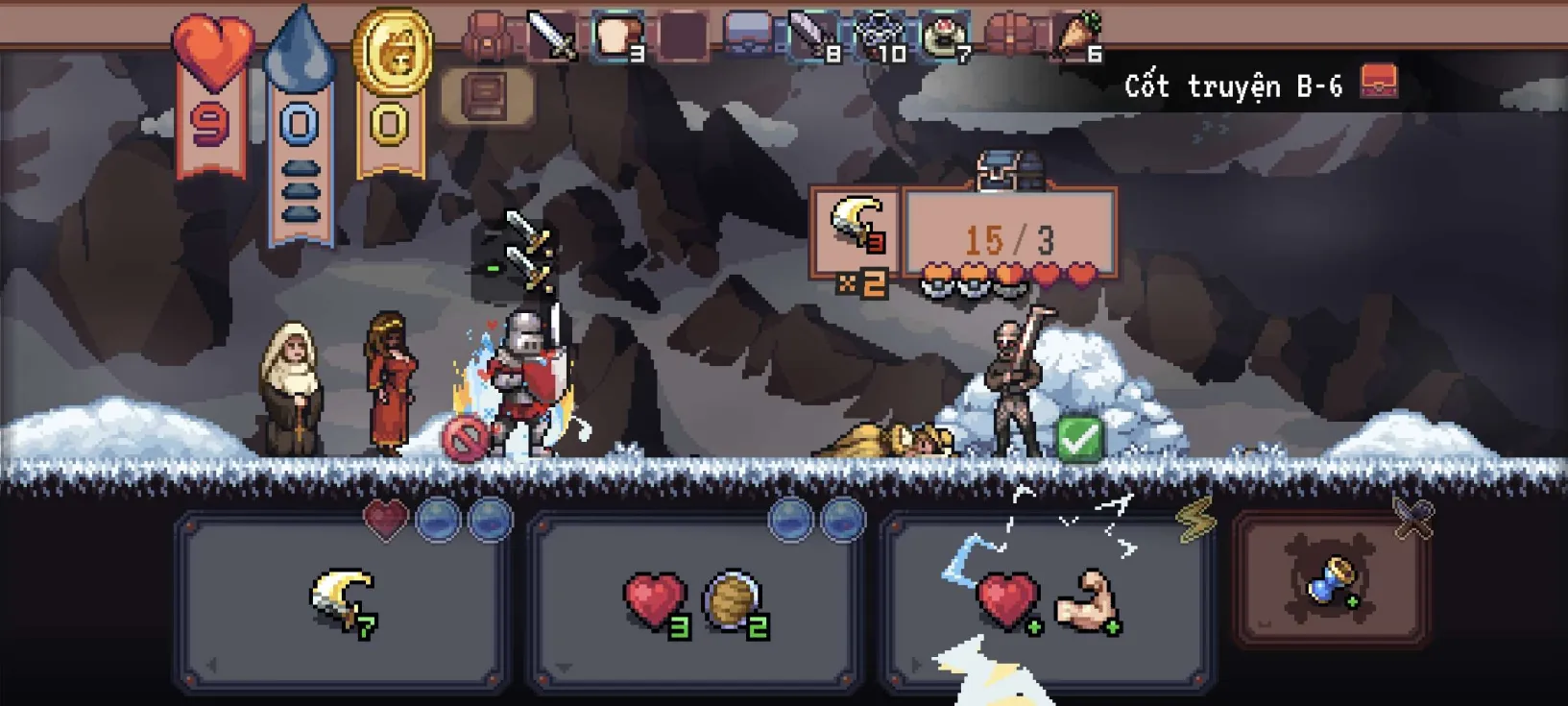Click the chest icon above enemy panel

pyautogui.click(x=1008, y=170)
